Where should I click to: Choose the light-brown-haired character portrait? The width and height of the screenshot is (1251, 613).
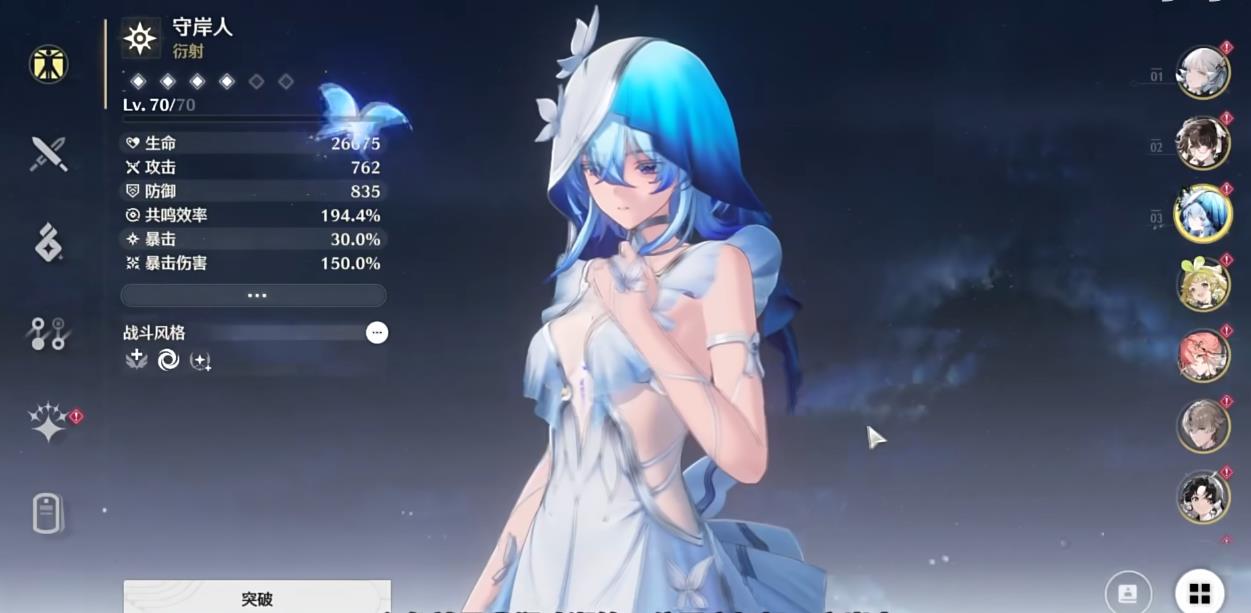[x=1202, y=427]
